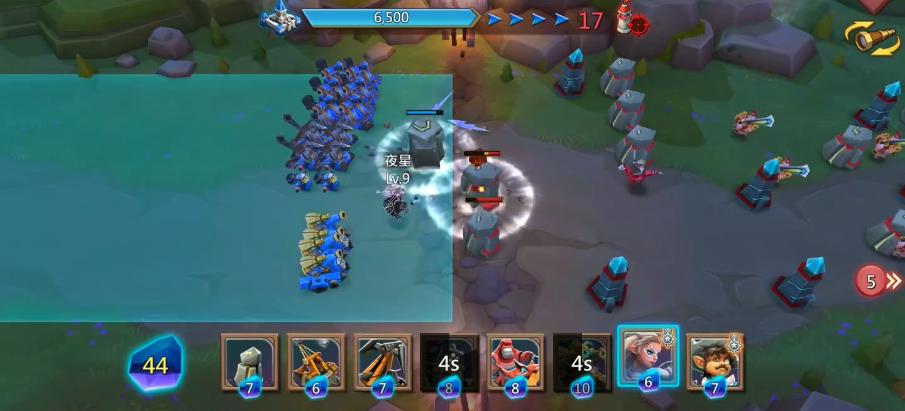Choose the ballista card costing 6
The width and height of the screenshot is (905, 411).
[x=316, y=361]
